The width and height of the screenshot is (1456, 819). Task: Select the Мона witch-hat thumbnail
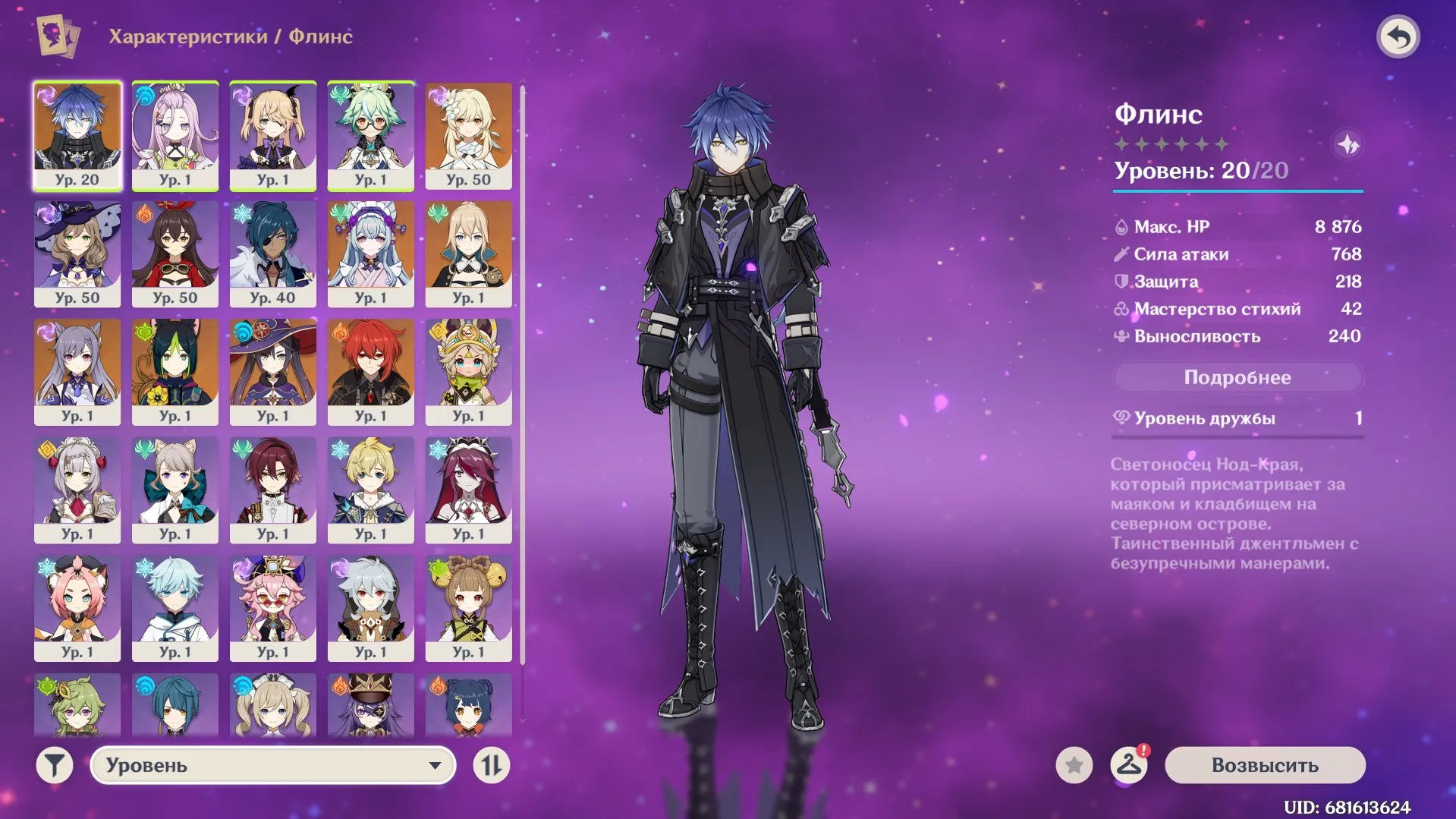click(x=273, y=372)
